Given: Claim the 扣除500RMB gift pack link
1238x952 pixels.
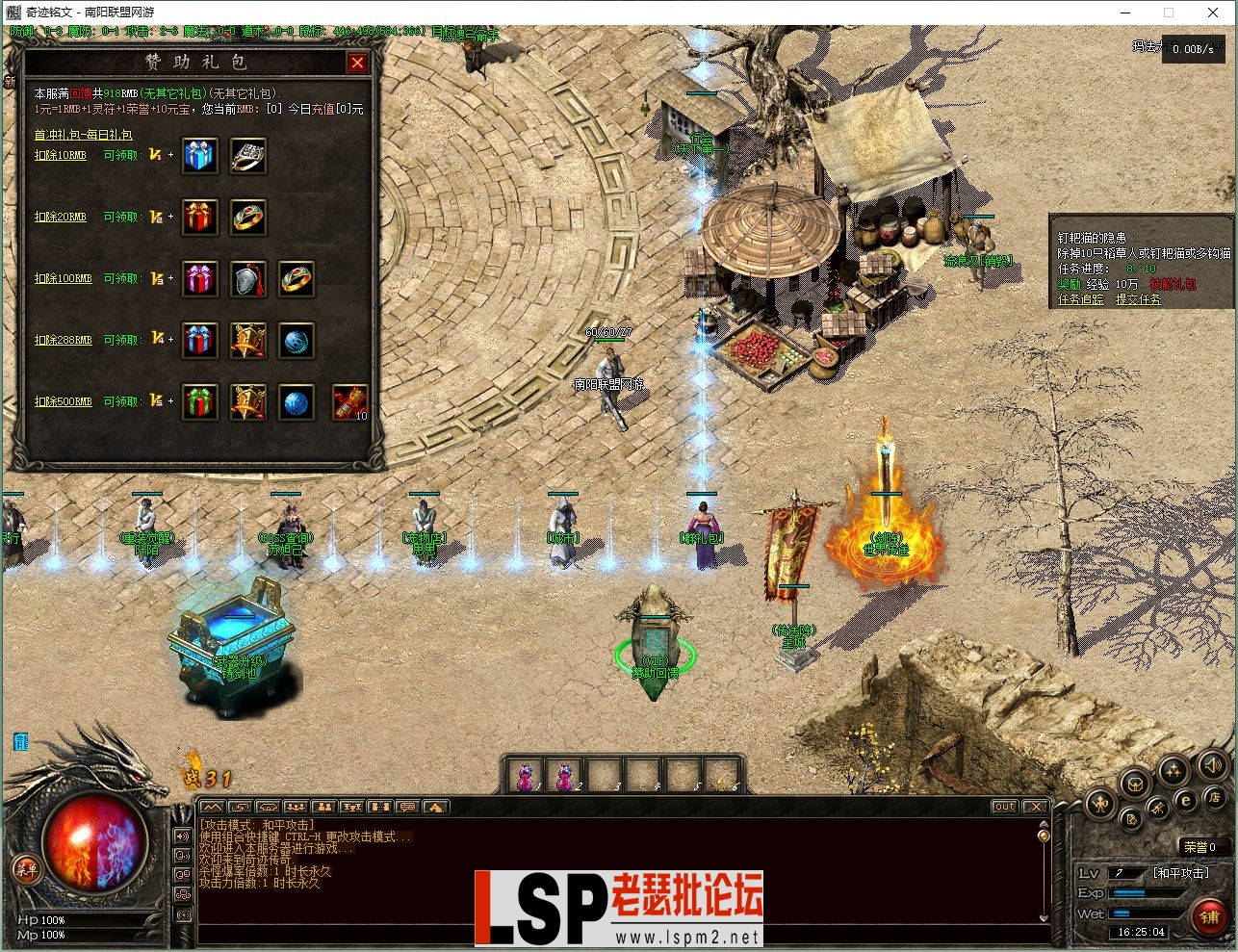Looking at the screenshot, I should [64, 401].
